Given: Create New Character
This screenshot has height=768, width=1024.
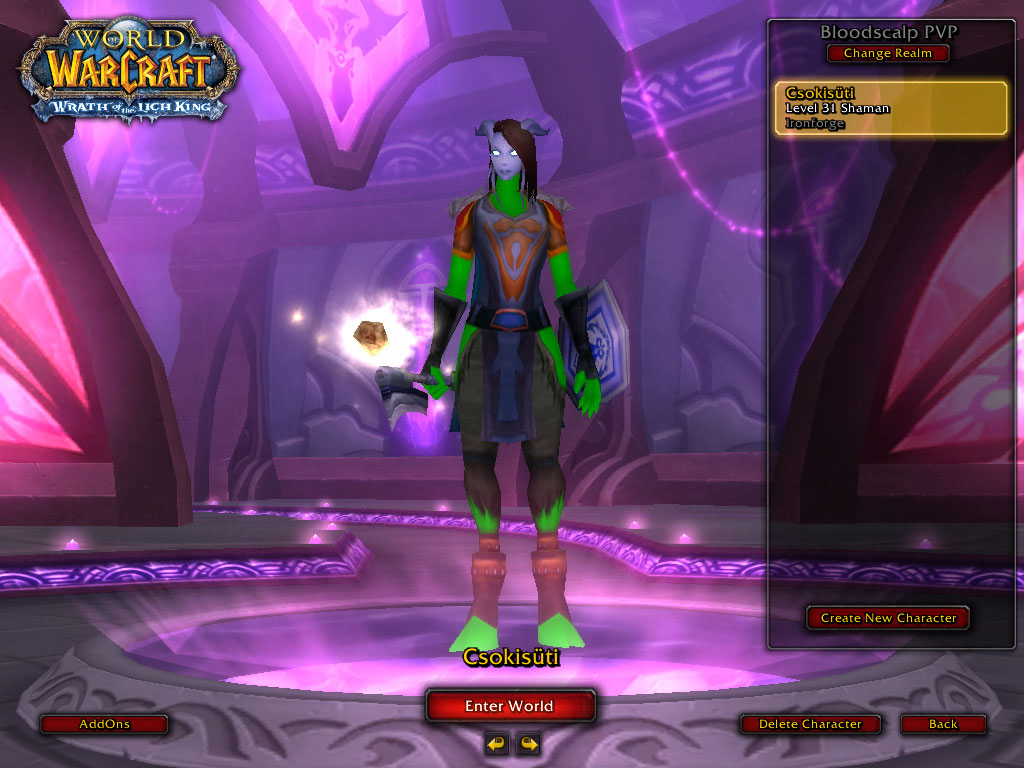Looking at the screenshot, I should (888, 618).
